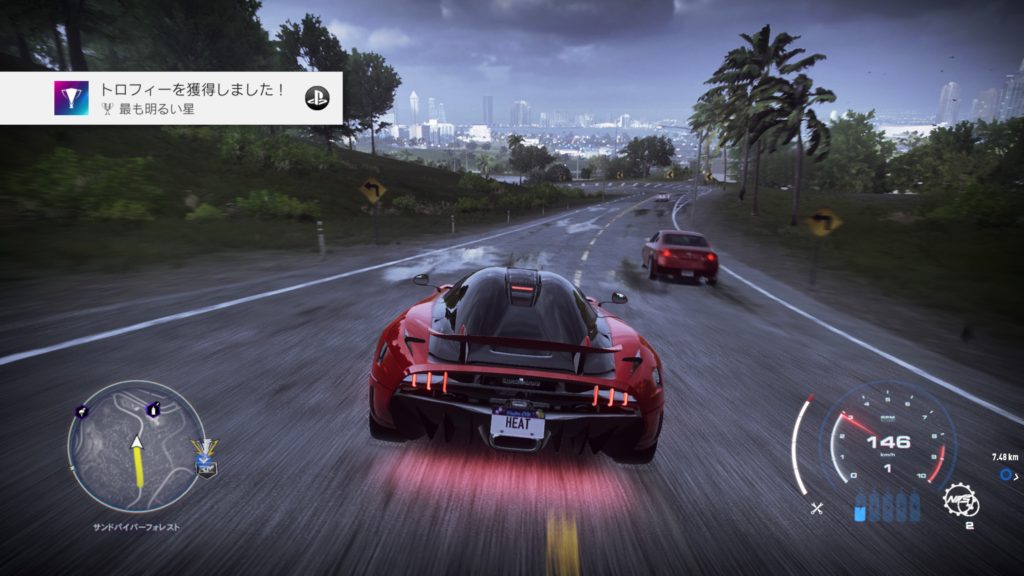Click the spray can marker on the minimap
Image resolution: width=1024 pixels, height=576 pixels.
tap(153, 408)
